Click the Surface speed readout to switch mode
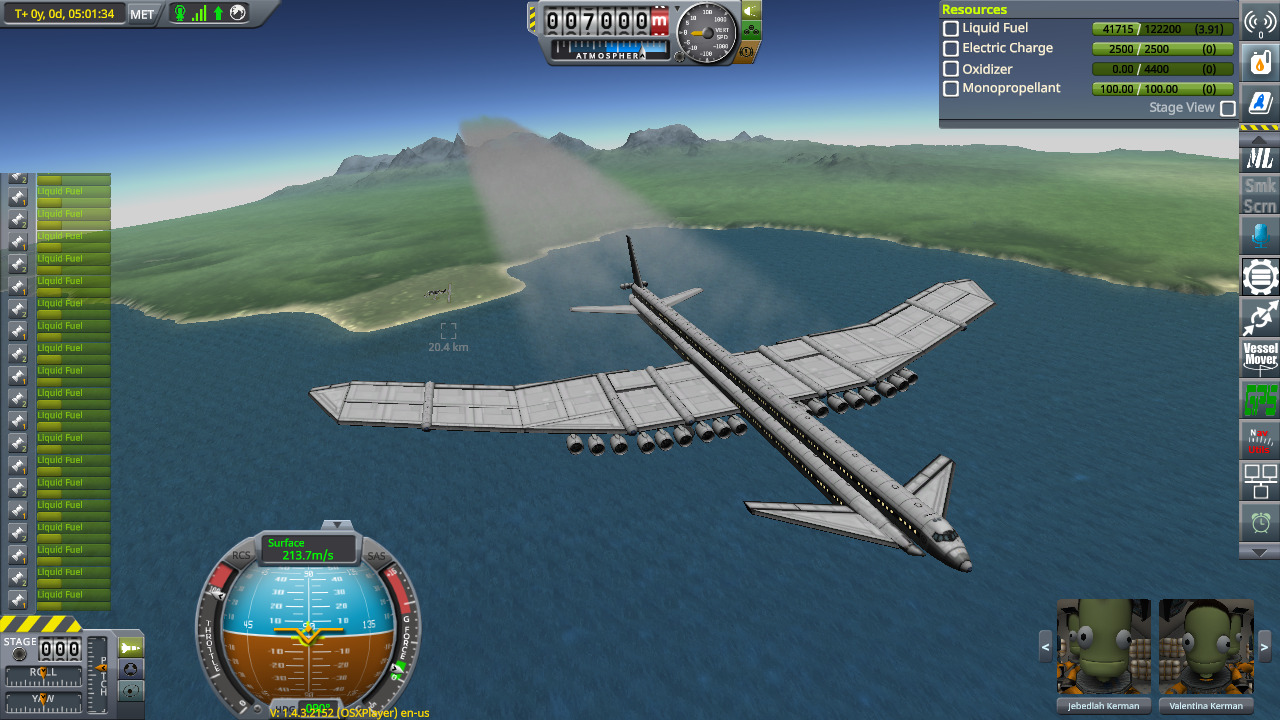This screenshot has width=1280, height=720. click(x=309, y=549)
